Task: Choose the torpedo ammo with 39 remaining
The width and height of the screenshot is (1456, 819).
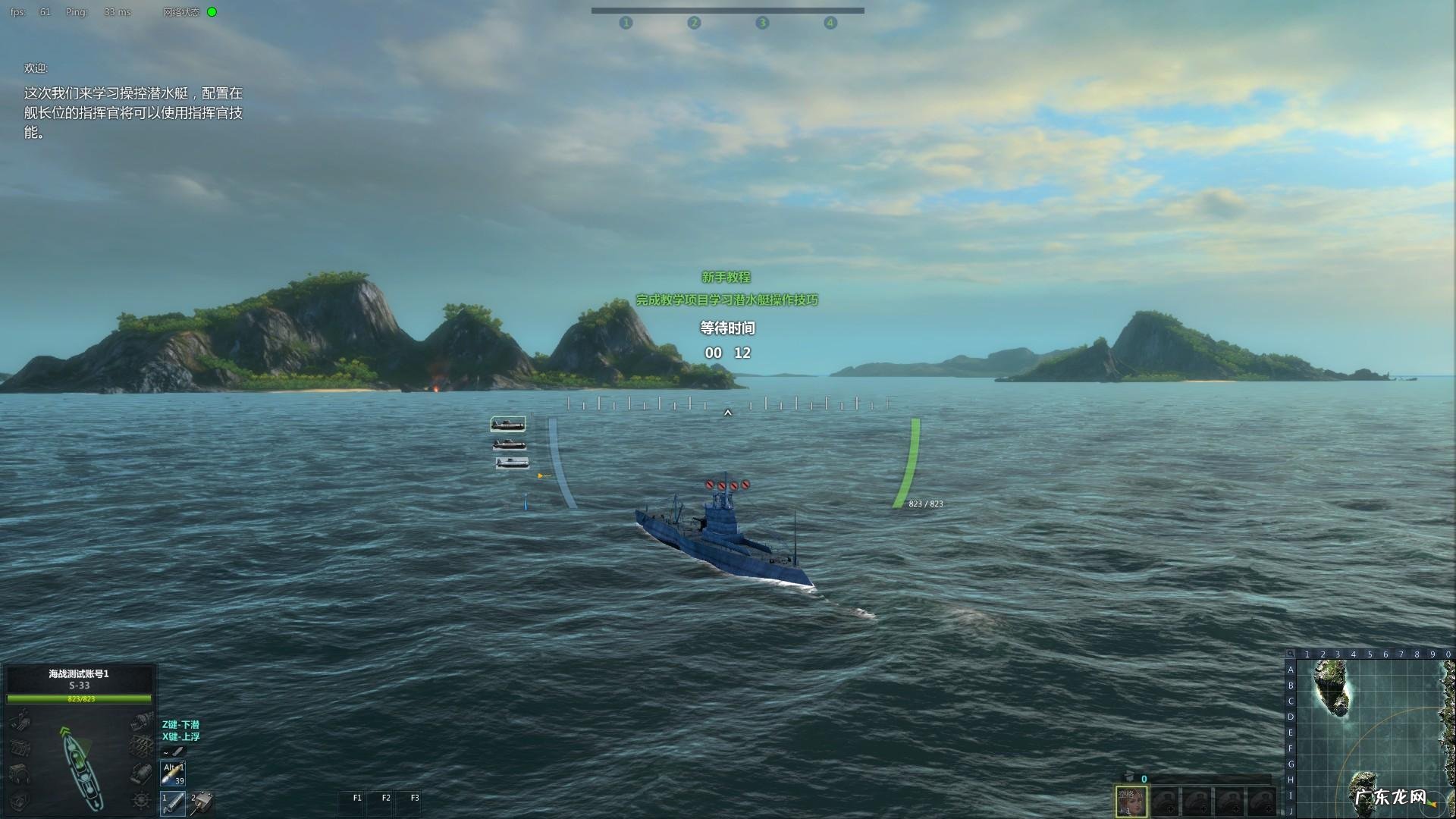Action: [173, 773]
